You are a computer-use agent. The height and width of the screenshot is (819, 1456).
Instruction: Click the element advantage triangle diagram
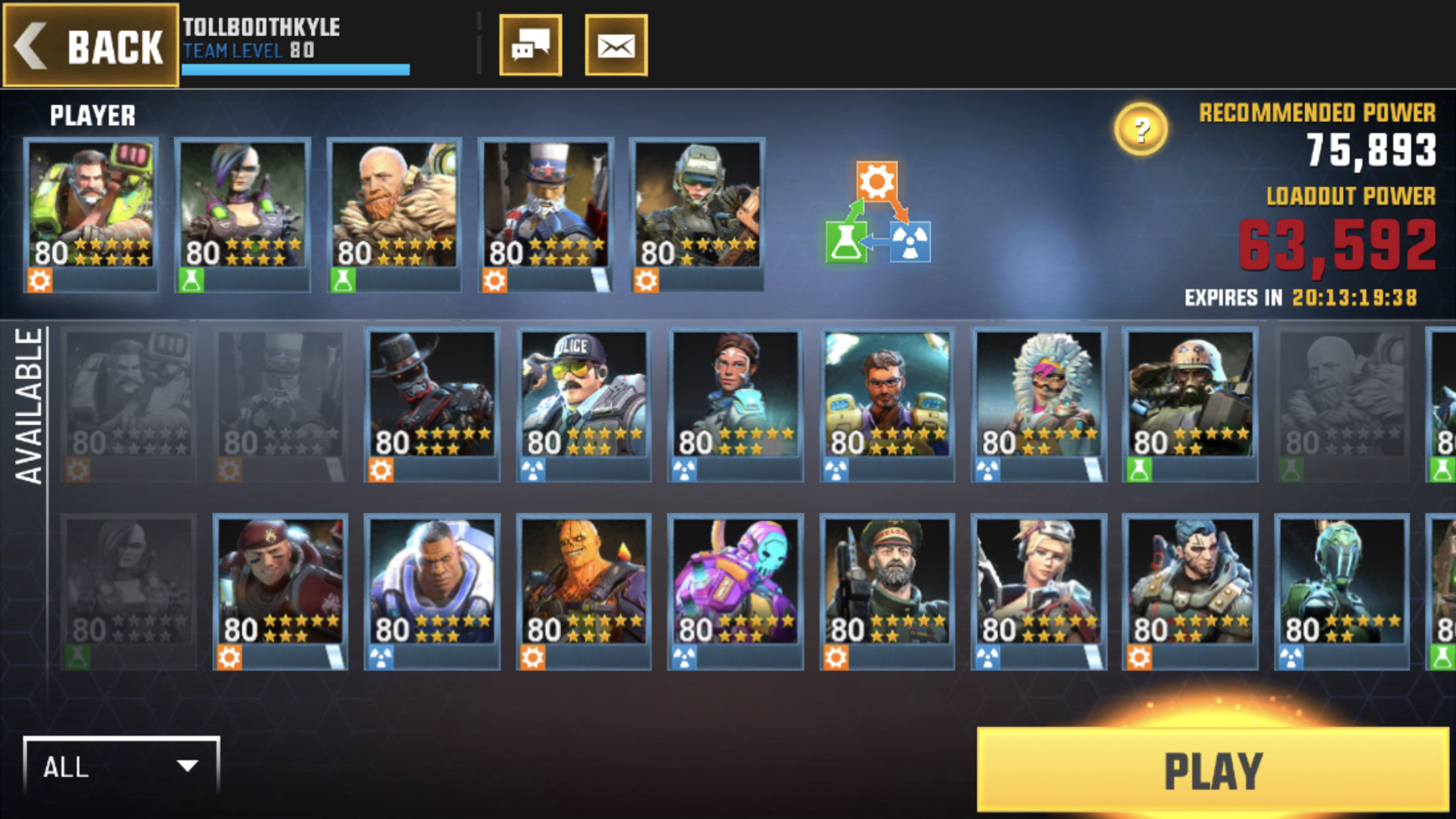coord(878,214)
